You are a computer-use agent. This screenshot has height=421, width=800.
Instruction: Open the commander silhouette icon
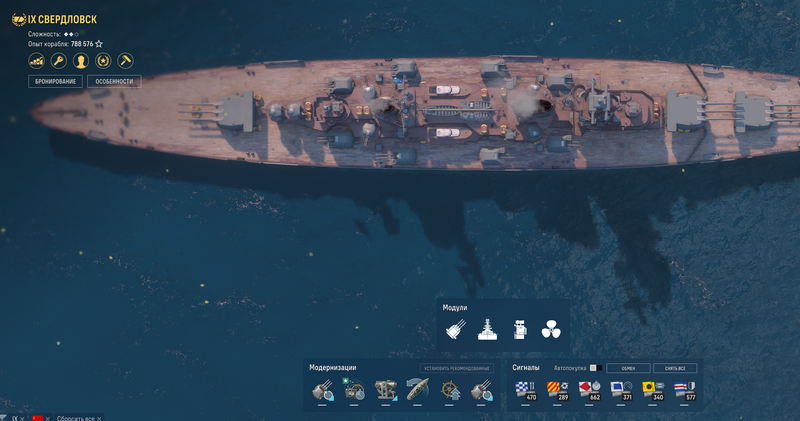pos(81,61)
